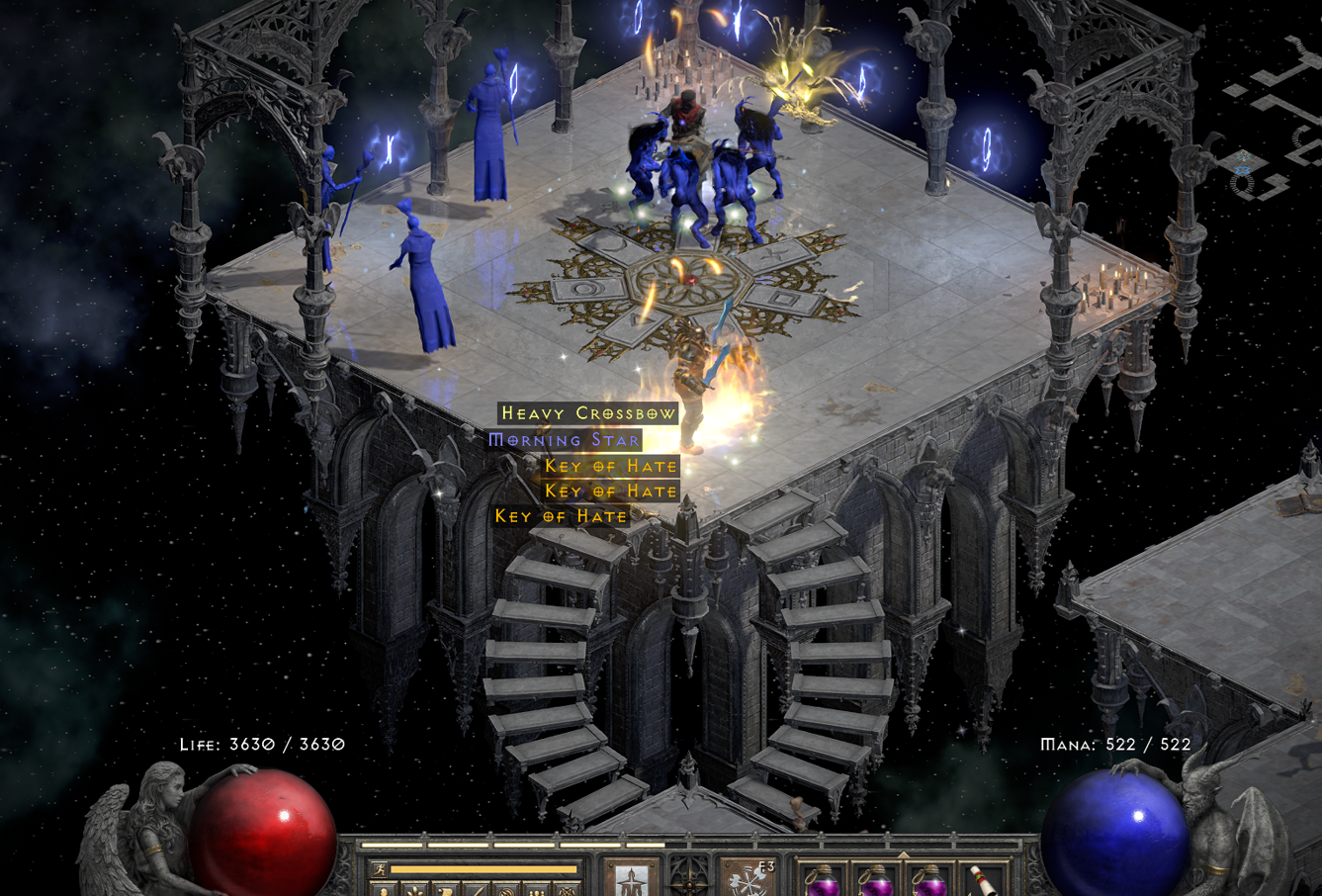This screenshot has height=896, width=1322.
Task: Pick up the topmost Key of Hate
Action: [610, 465]
